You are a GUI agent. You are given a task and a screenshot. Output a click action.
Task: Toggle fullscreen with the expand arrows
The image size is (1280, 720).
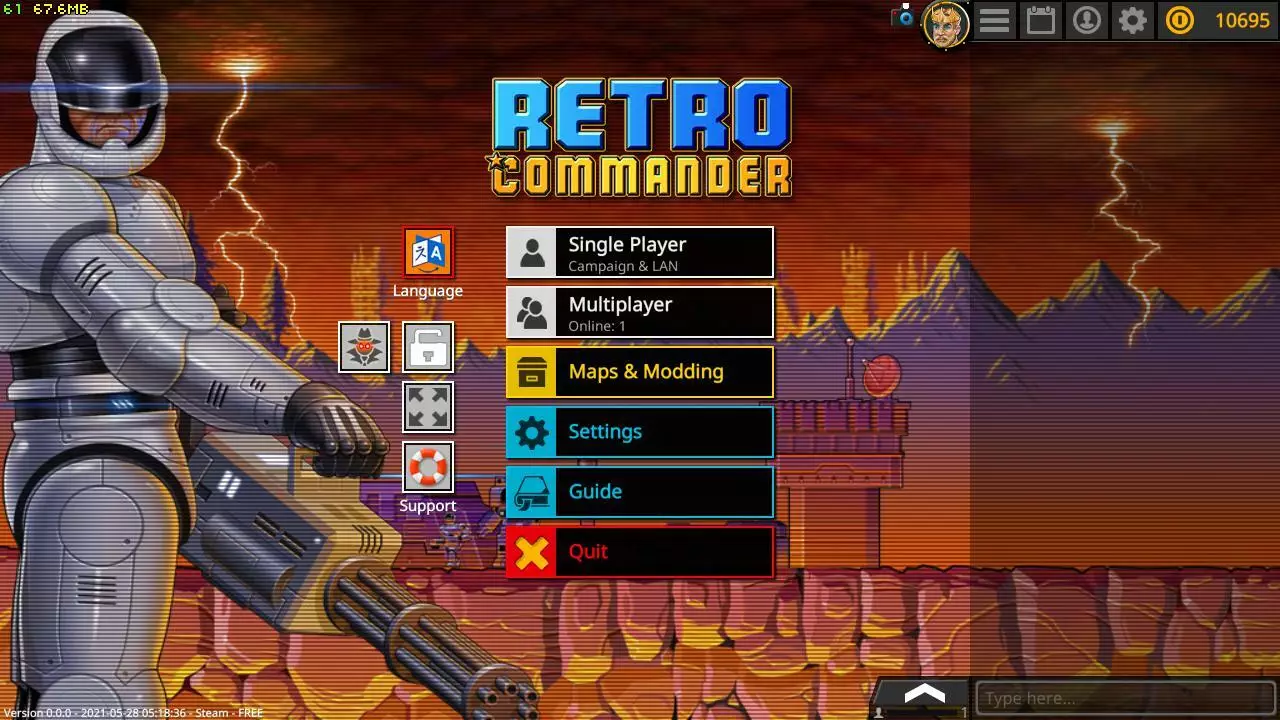click(x=428, y=406)
